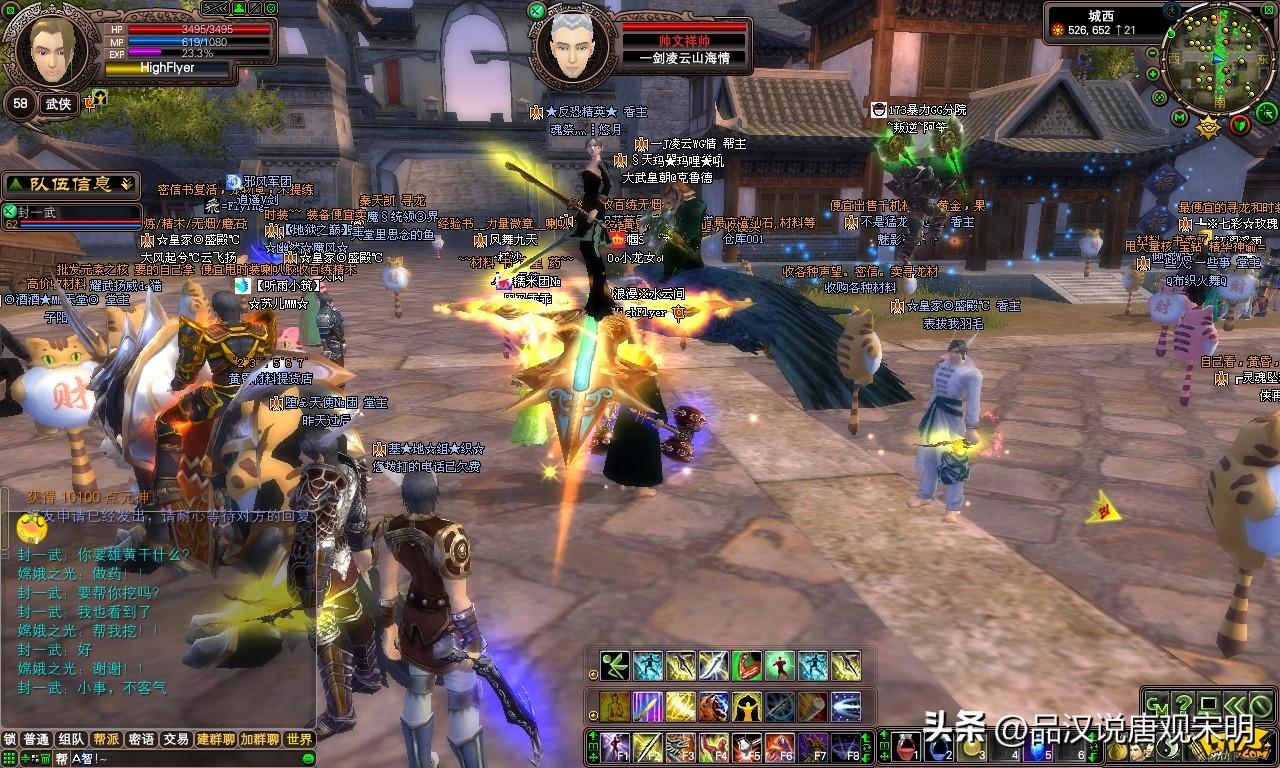Click the 加群聊 join group chat button
The width and height of the screenshot is (1280, 768).
pyautogui.click(x=259, y=739)
